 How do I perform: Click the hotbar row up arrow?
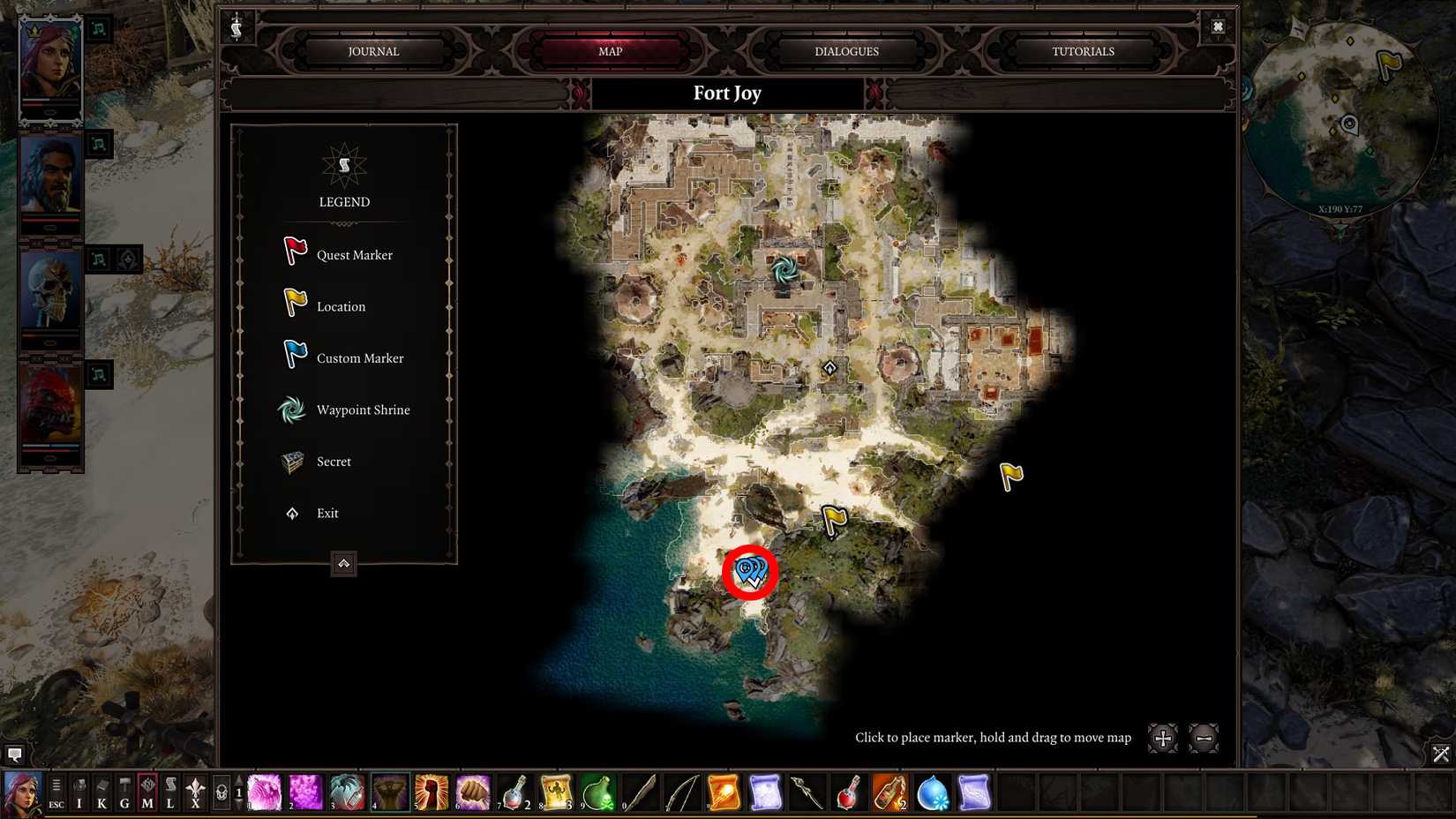coord(238,780)
